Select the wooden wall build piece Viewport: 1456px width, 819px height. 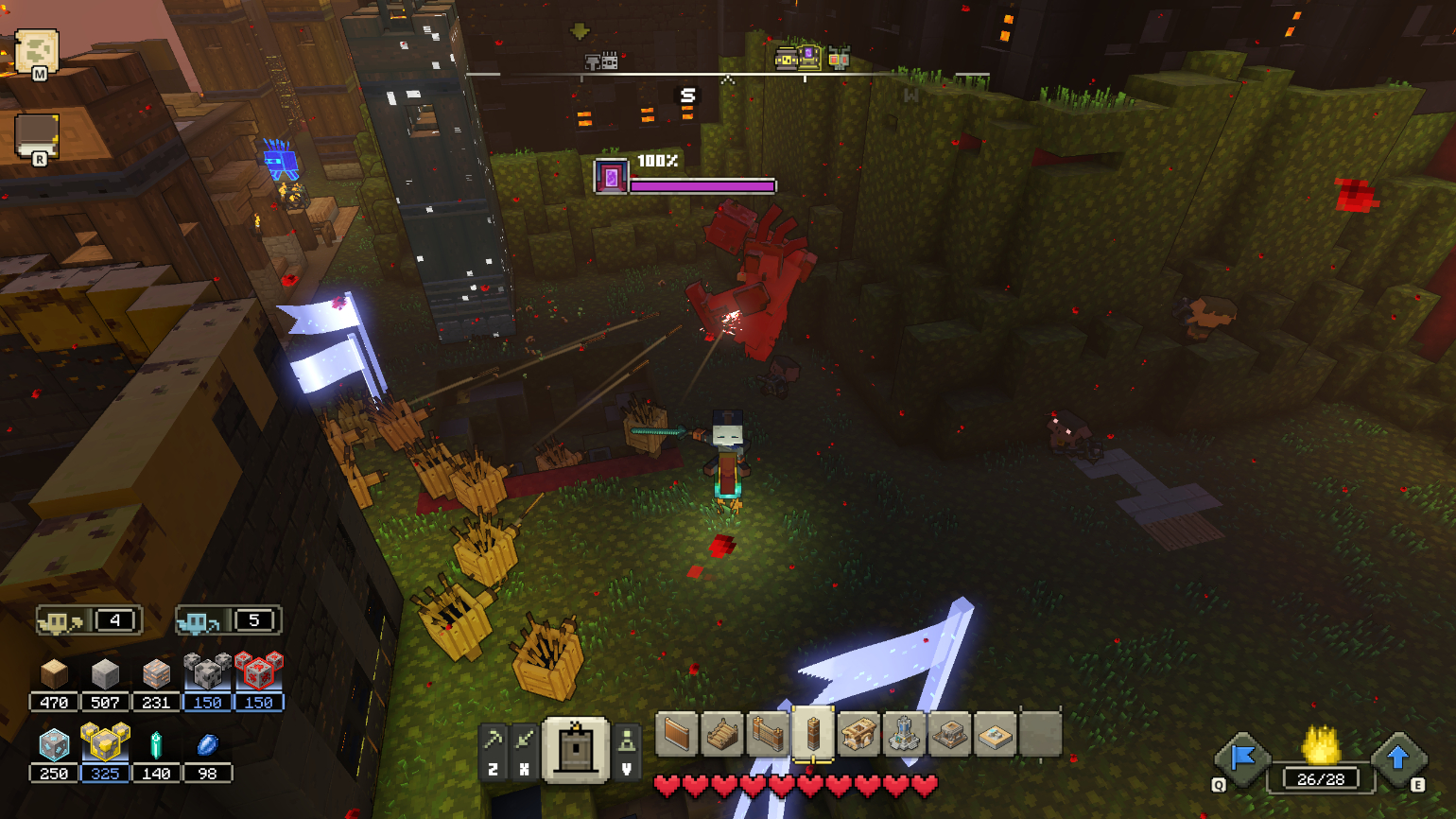tap(676, 736)
